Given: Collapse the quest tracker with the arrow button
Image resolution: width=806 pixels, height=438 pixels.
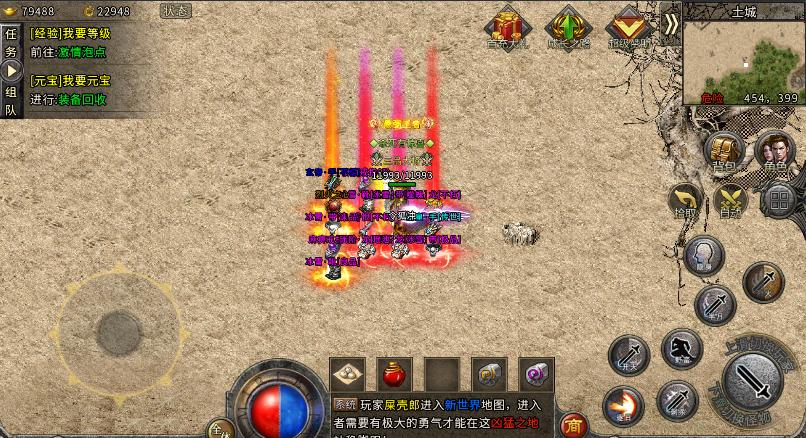Looking at the screenshot, I should click(12, 71).
